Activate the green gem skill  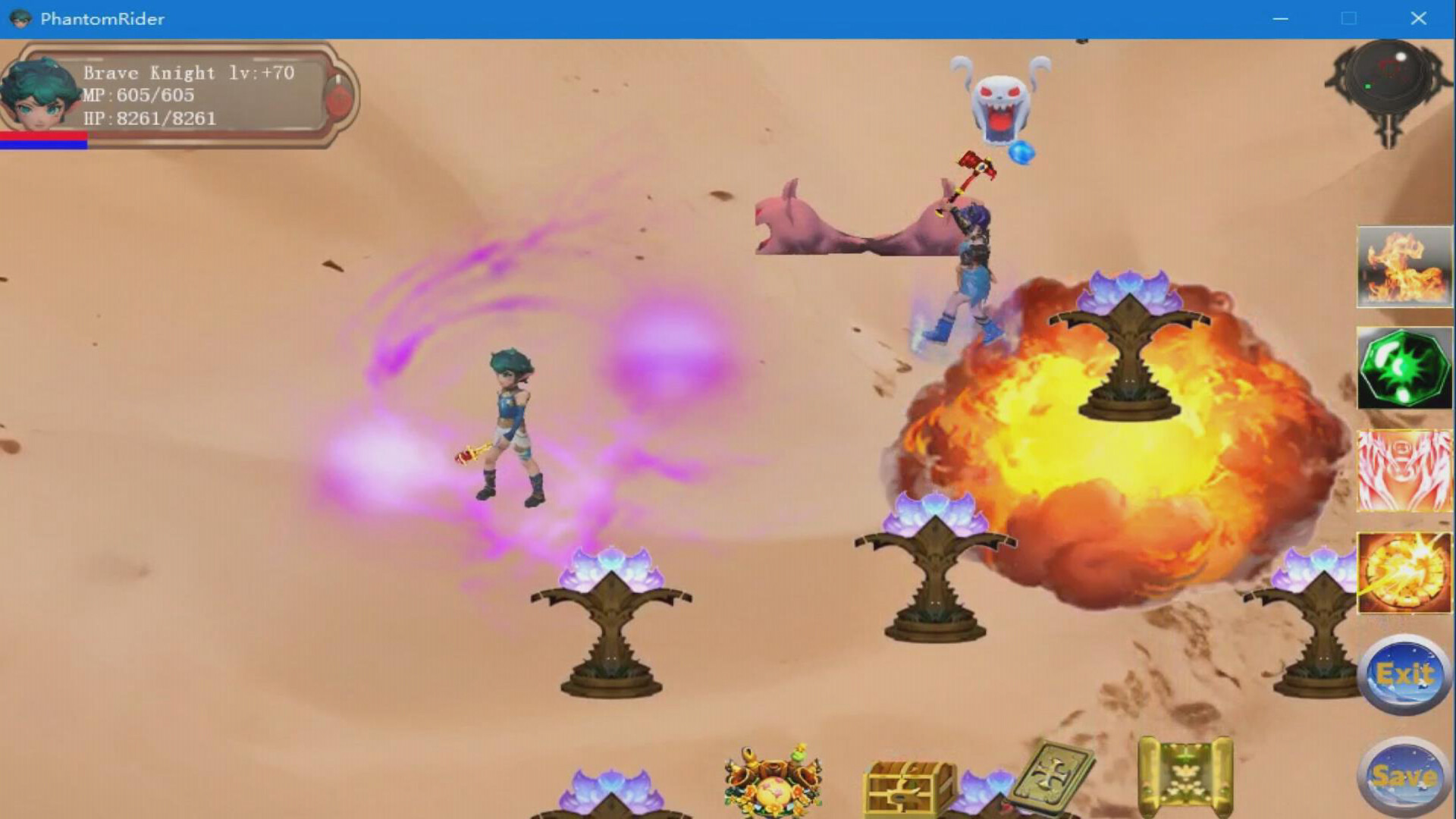[x=1404, y=369]
